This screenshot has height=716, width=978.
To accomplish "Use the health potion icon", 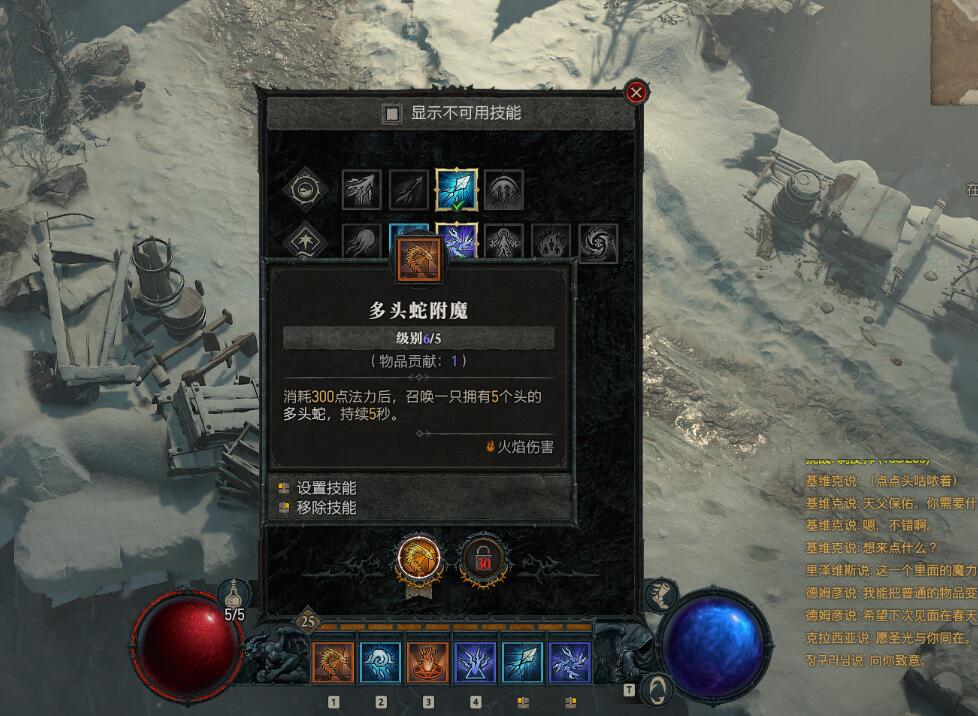I will [x=231, y=594].
